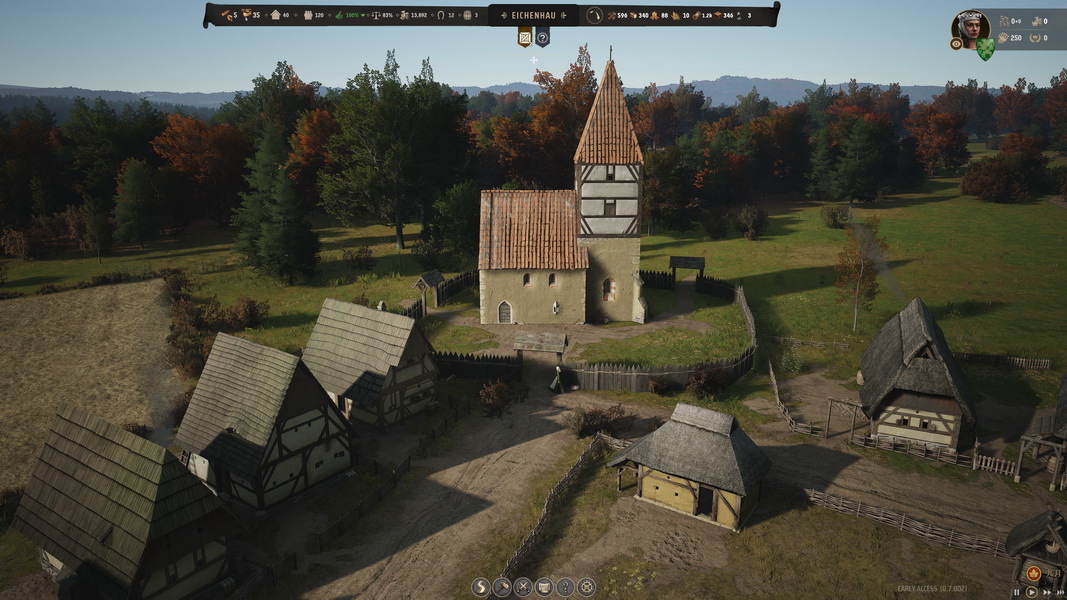Click the blue question mark banner
The height and width of the screenshot is (600, 1067).
pyautogui.click(x=542, y=38)
